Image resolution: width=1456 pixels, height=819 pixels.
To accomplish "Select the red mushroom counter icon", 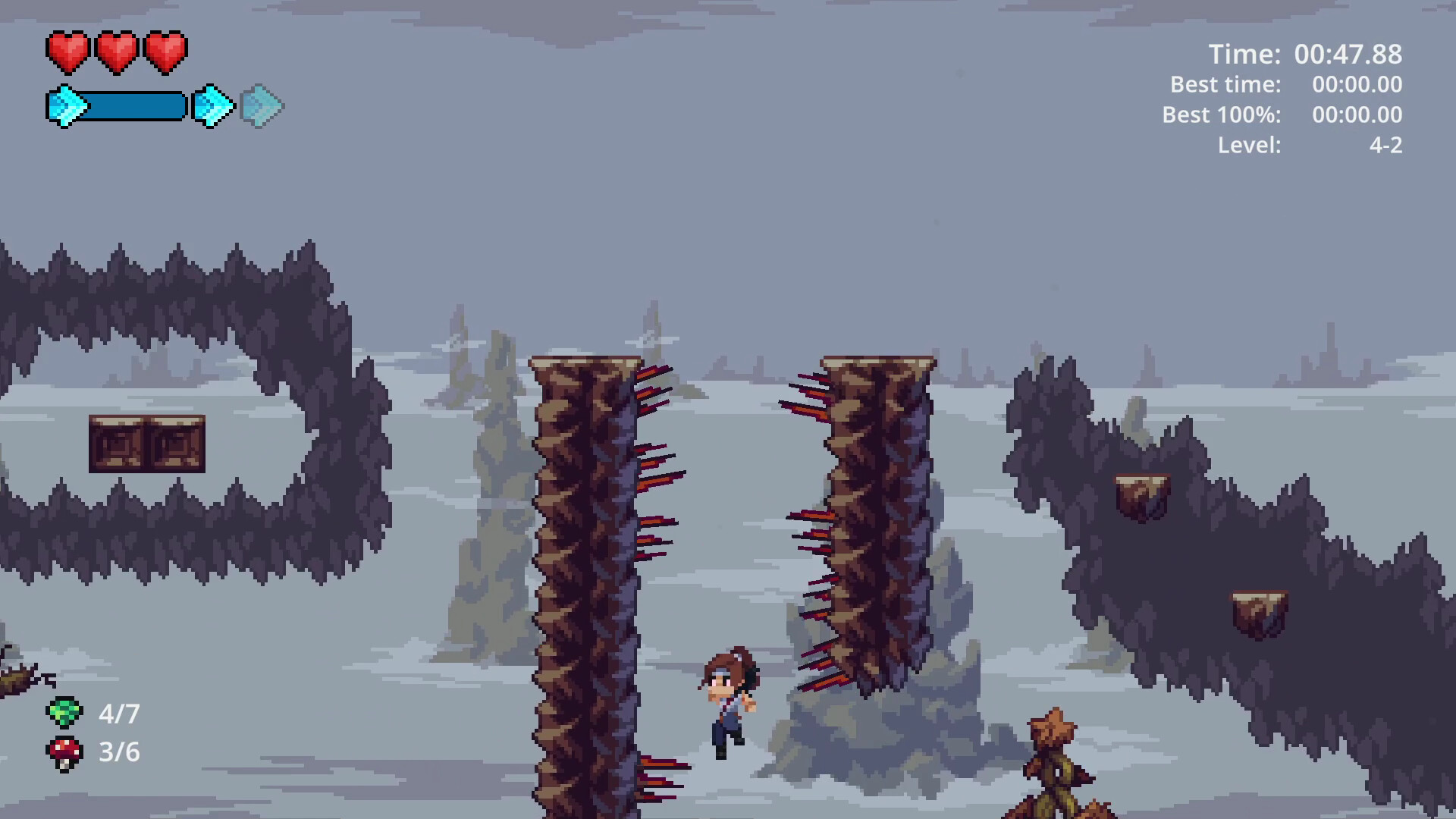I will click(64, 752).
